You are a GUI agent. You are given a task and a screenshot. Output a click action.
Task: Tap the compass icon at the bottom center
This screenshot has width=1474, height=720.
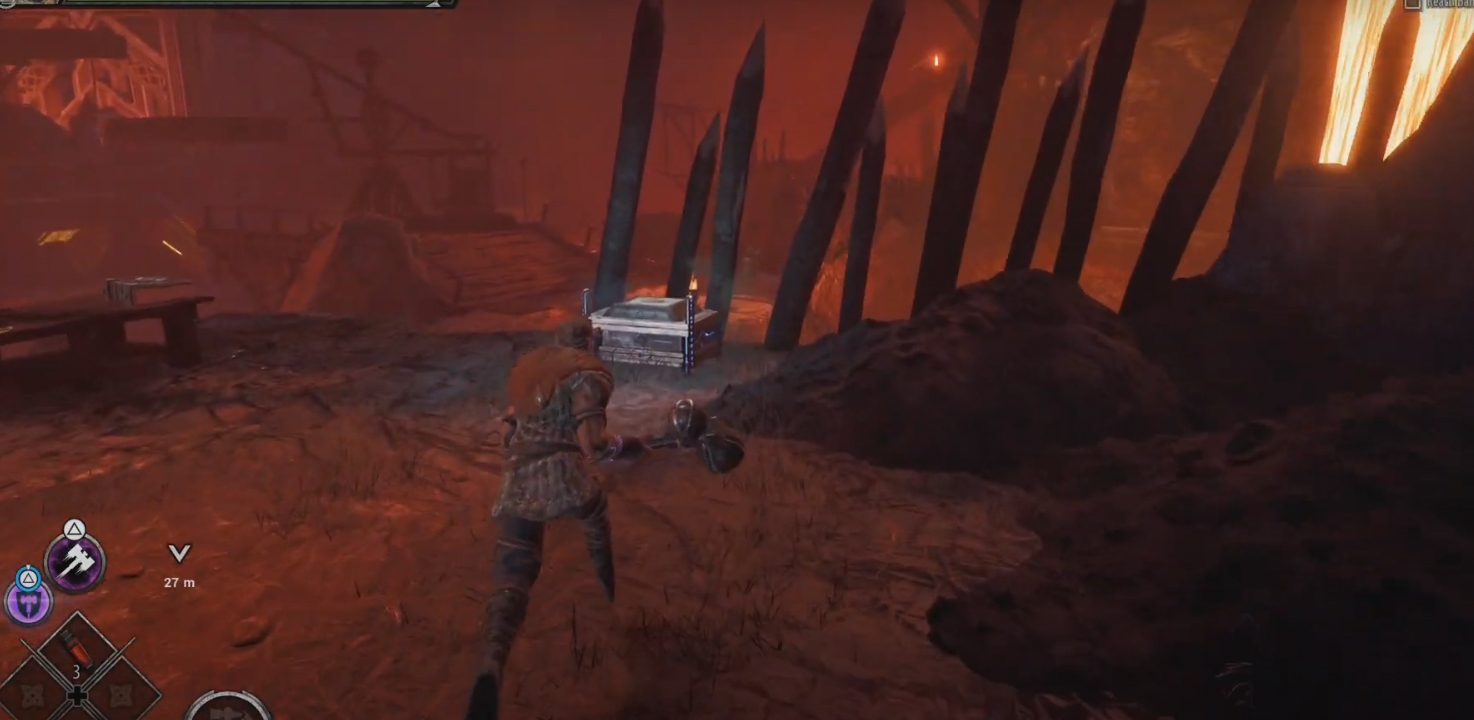(230, 714)
